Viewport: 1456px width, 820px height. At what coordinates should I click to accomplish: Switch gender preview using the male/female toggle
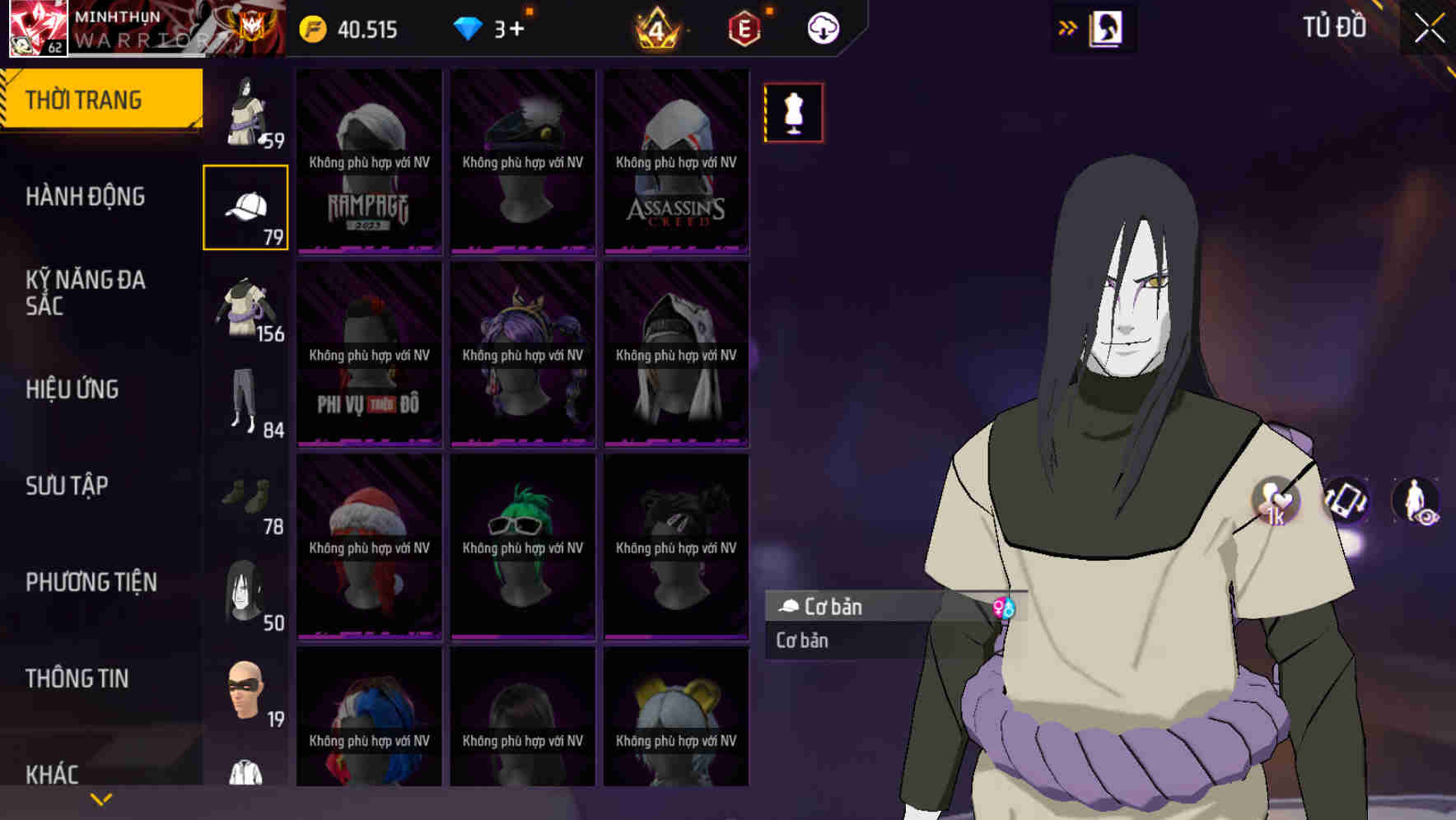point(1005,608)
